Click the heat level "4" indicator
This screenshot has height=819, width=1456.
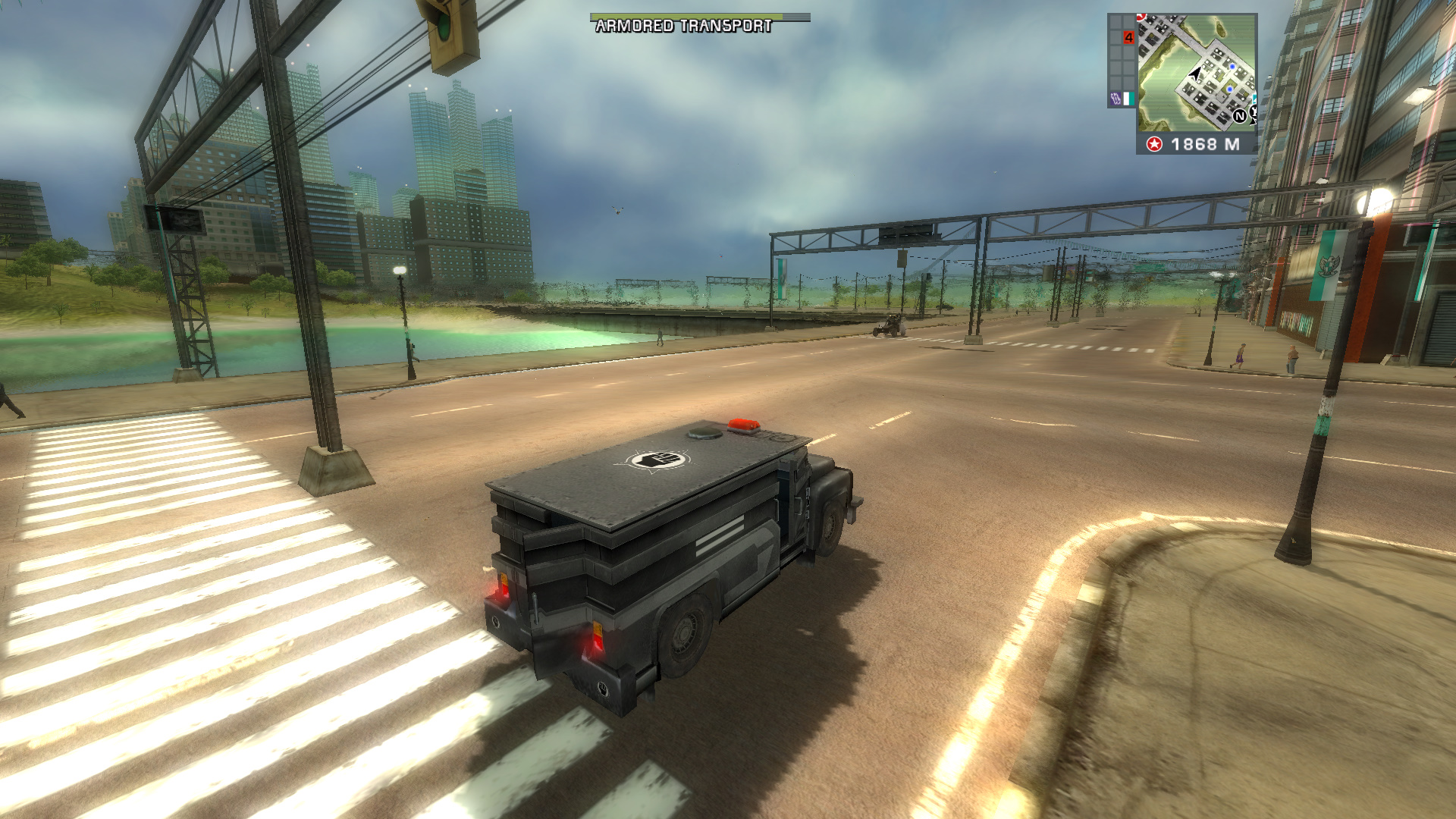coord(1129,38)
